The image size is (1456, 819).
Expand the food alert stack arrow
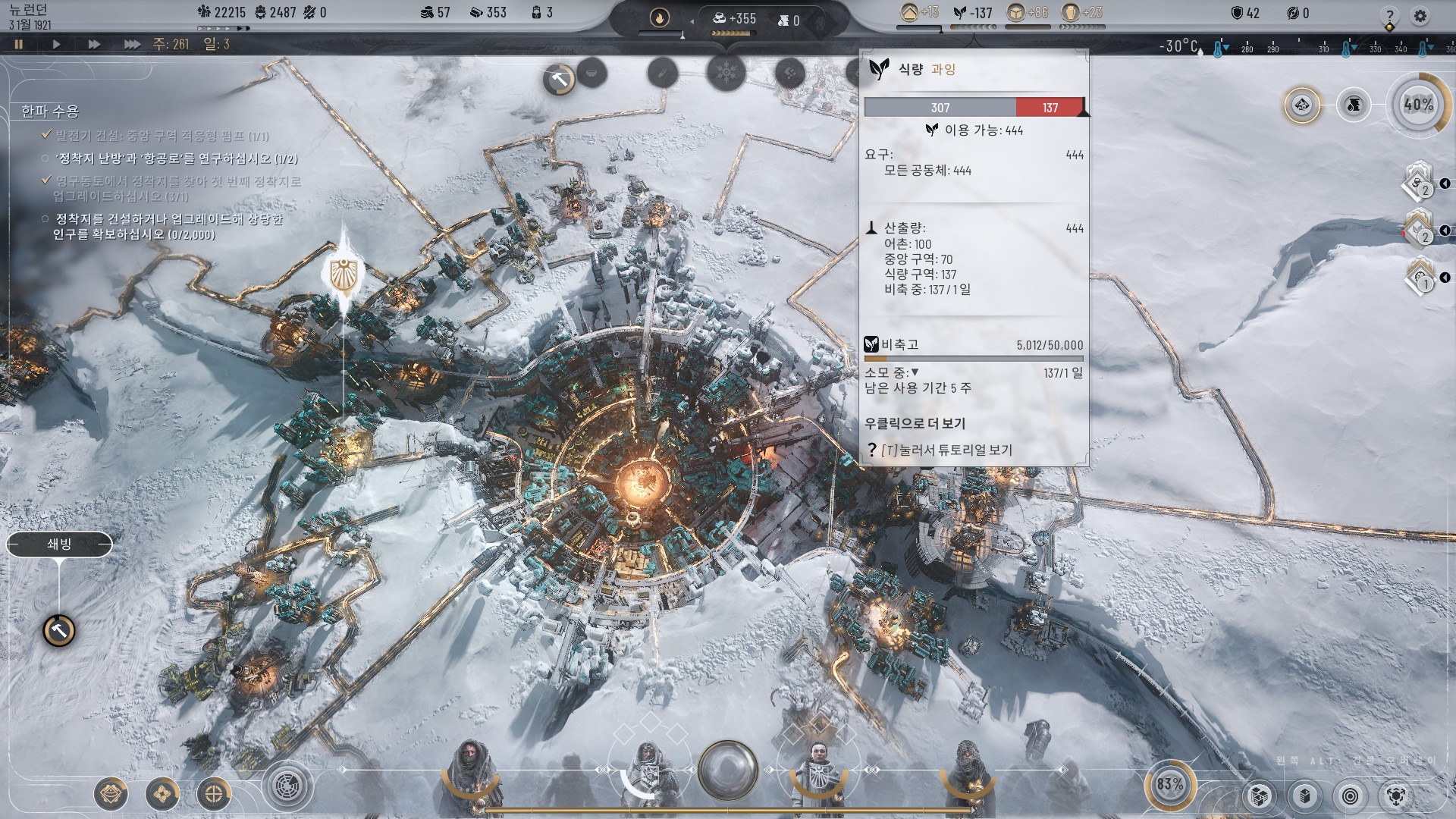[x=1445, y=230]
